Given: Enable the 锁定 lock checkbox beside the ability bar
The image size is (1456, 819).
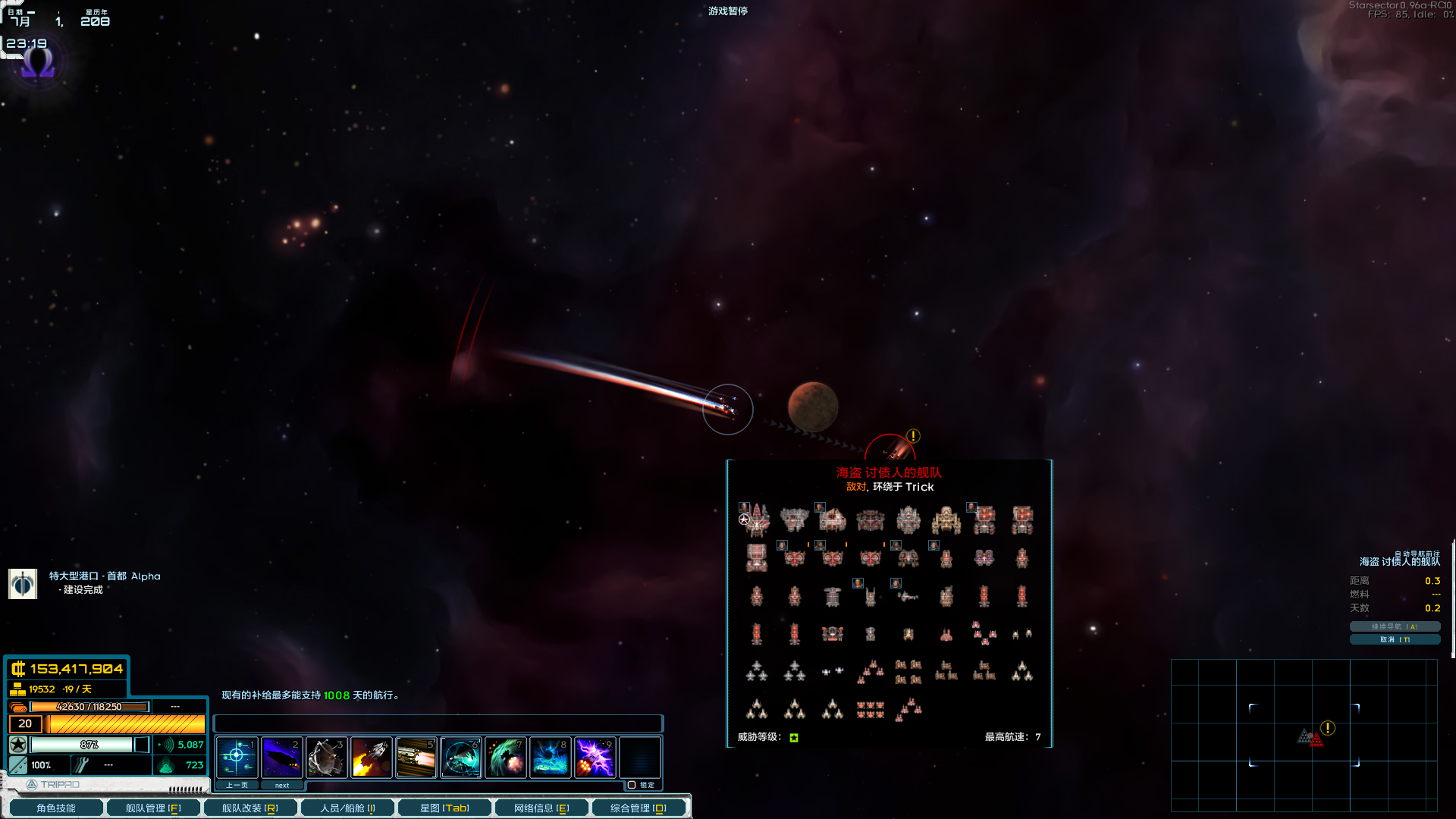Looking at the screenshot, I should 630,784.
